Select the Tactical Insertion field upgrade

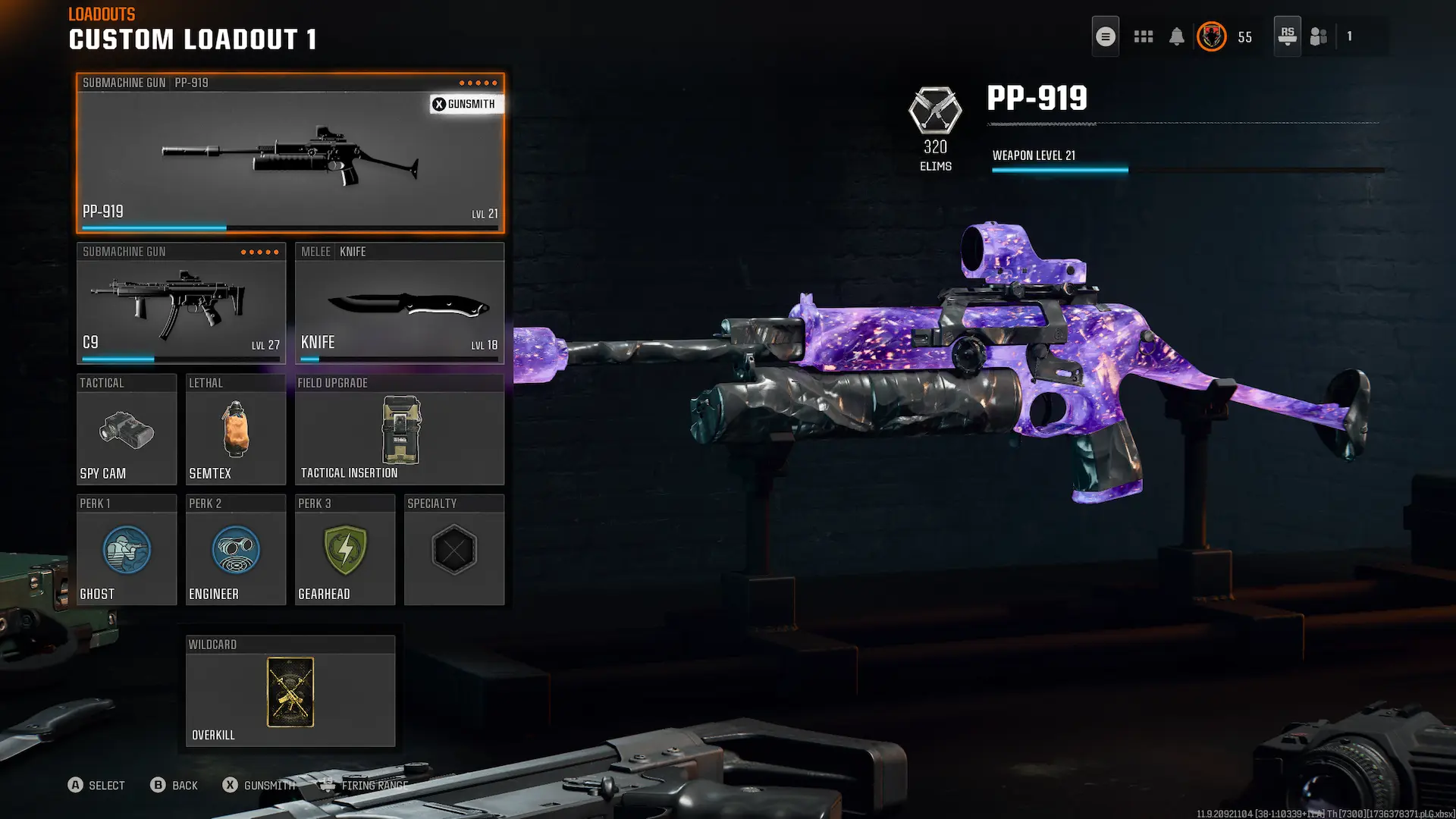pos(399,430)
